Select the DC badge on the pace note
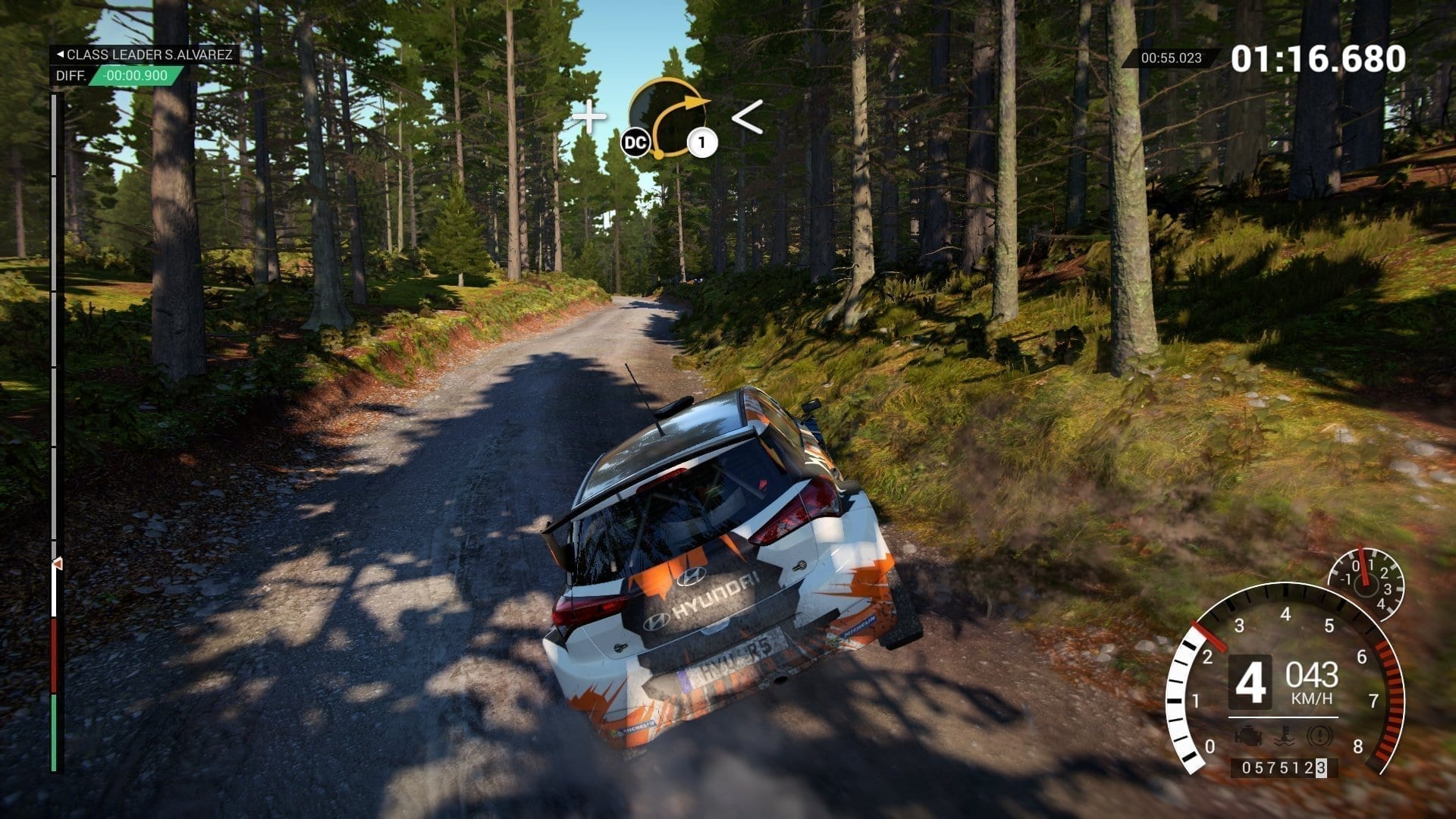Viewport: 1456px width, 819px height. (635, 143)
